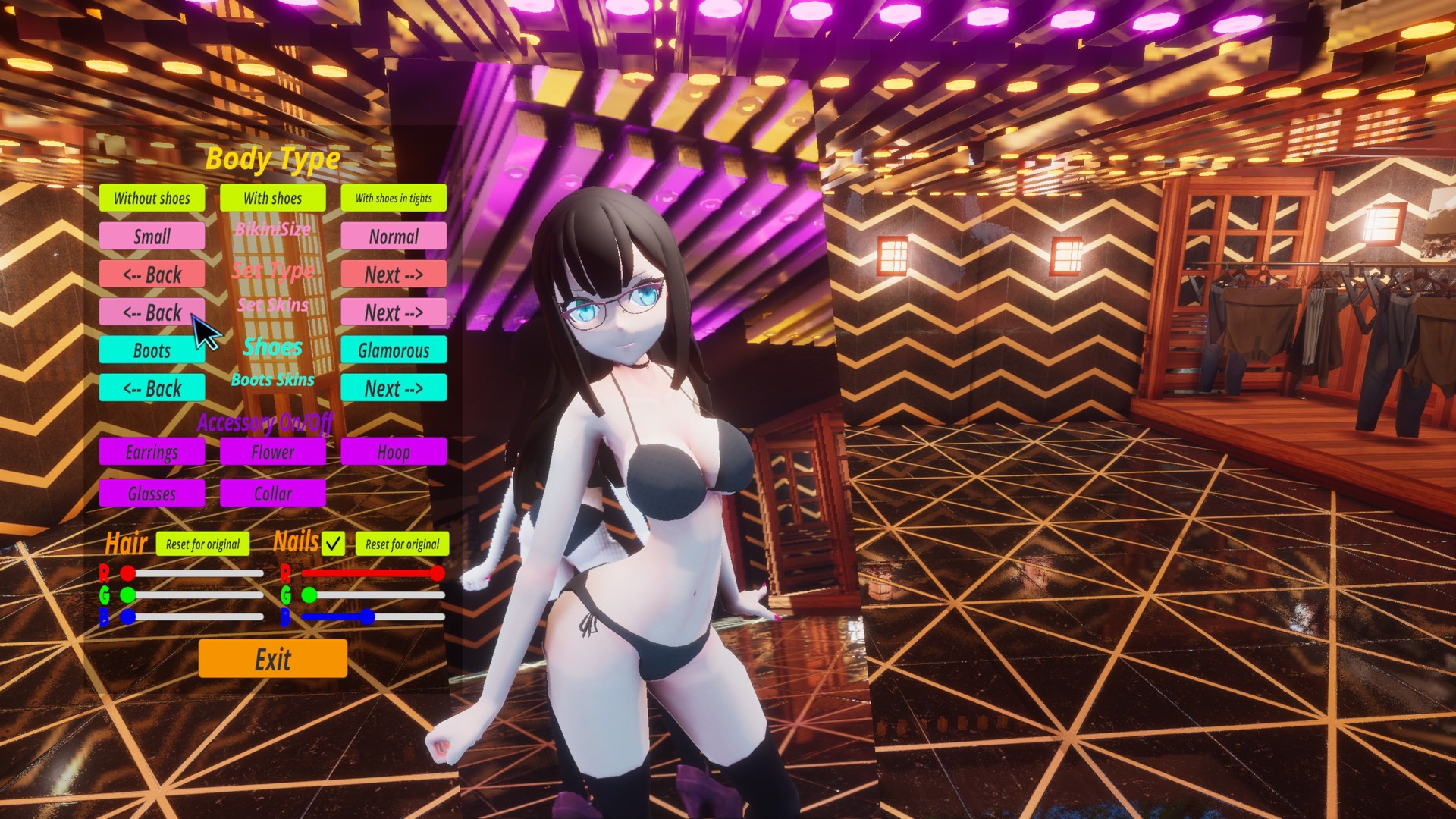Toggle the Flower accessory on or off
The height and width of the screenshot is (819, 1456).
click(x=272, y=452)
